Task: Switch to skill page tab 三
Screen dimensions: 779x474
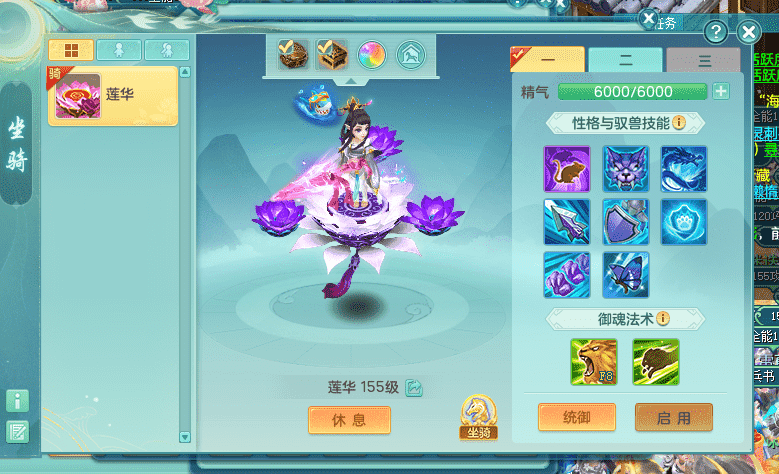Action: [704, 60]
